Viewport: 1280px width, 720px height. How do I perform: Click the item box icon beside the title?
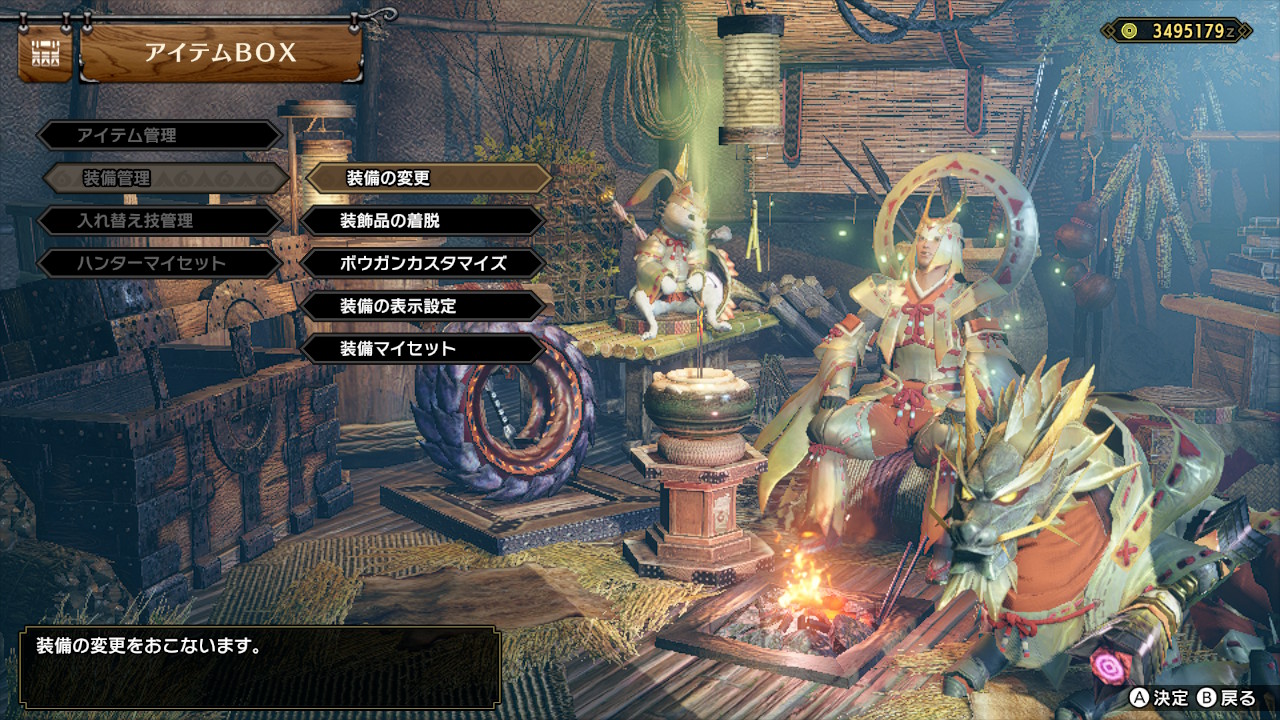pos(44,53)
